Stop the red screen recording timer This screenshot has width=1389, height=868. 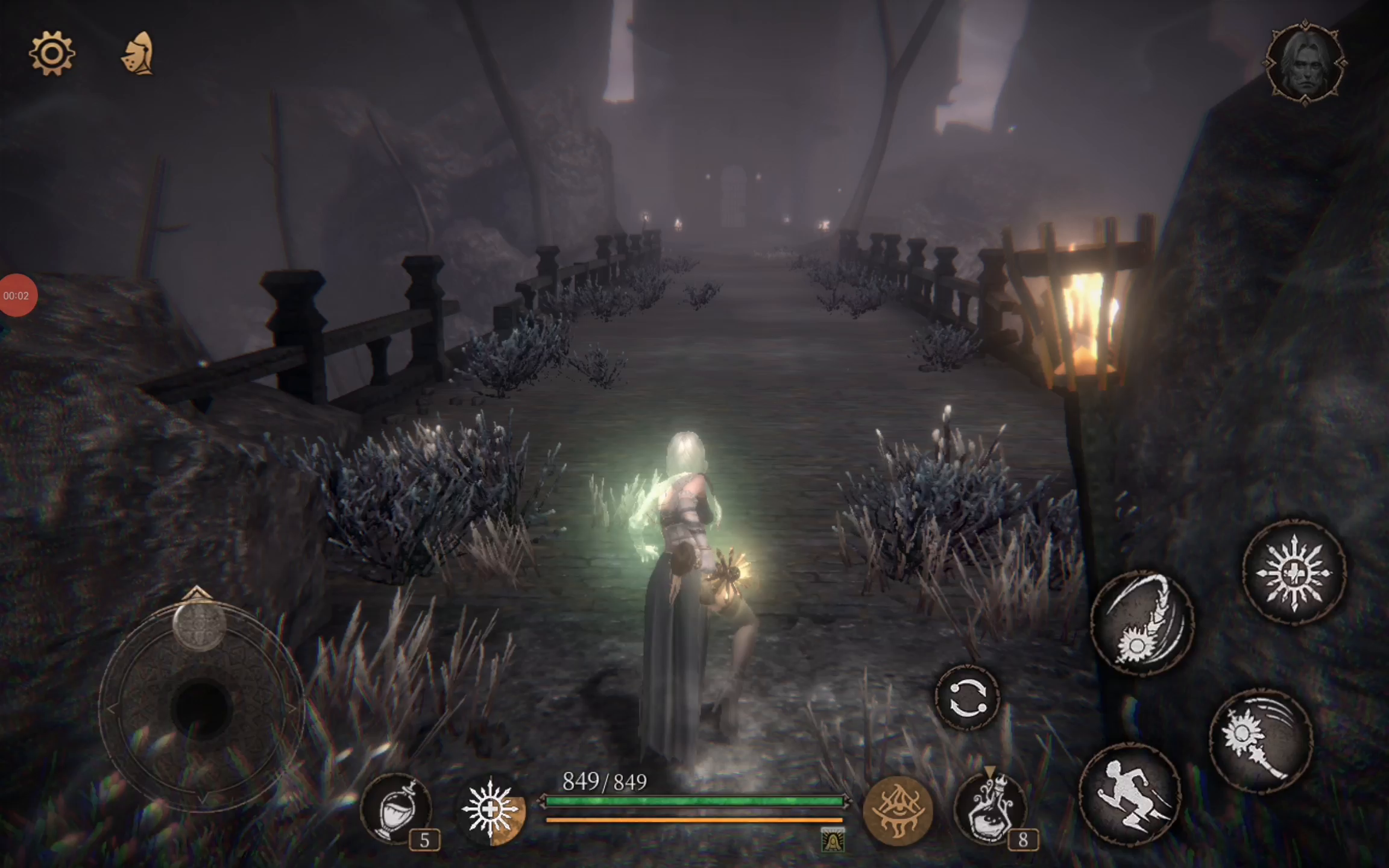[x=17, y=295]
